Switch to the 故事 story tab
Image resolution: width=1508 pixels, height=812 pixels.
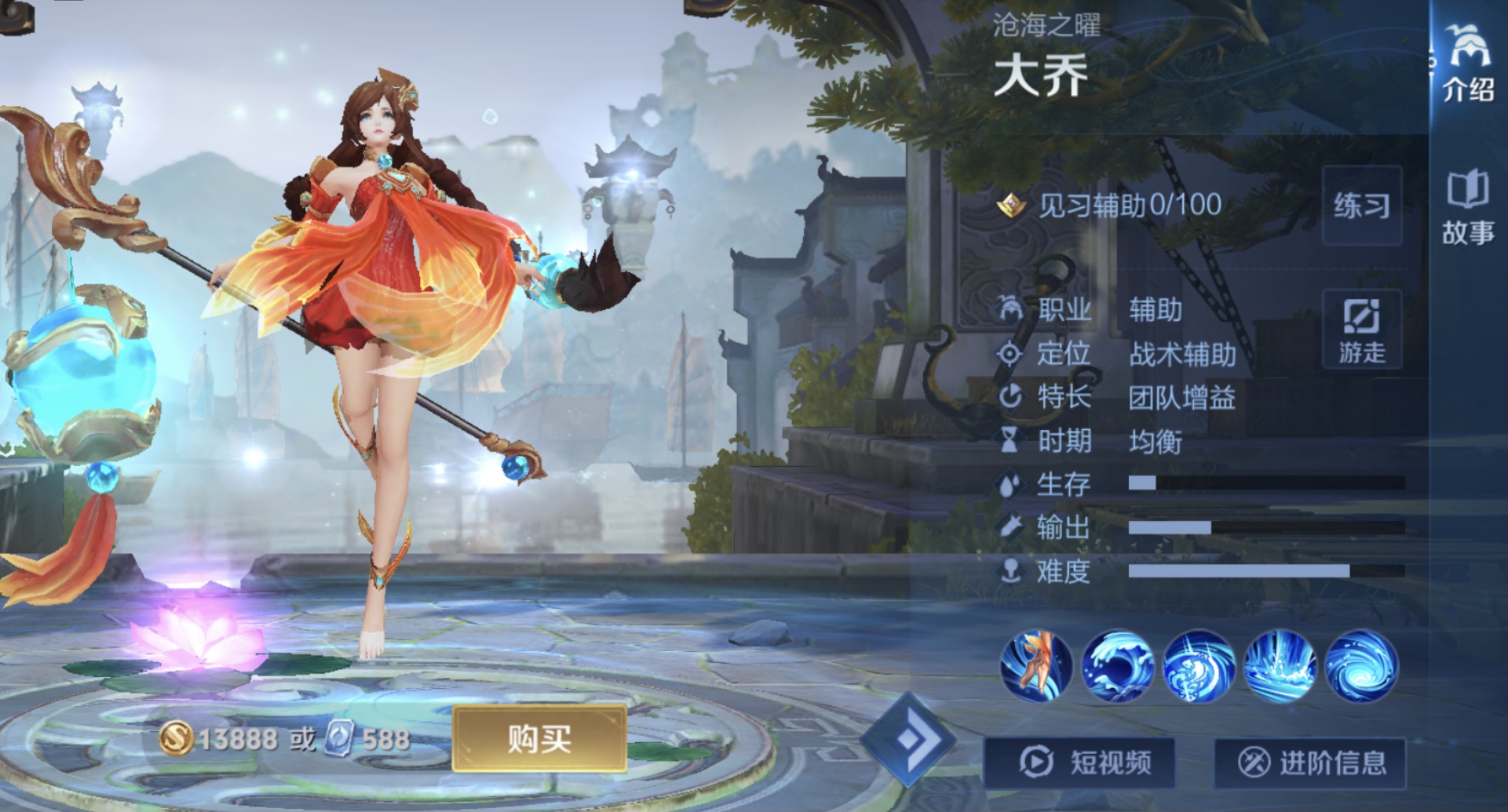tap(1468, 209)
